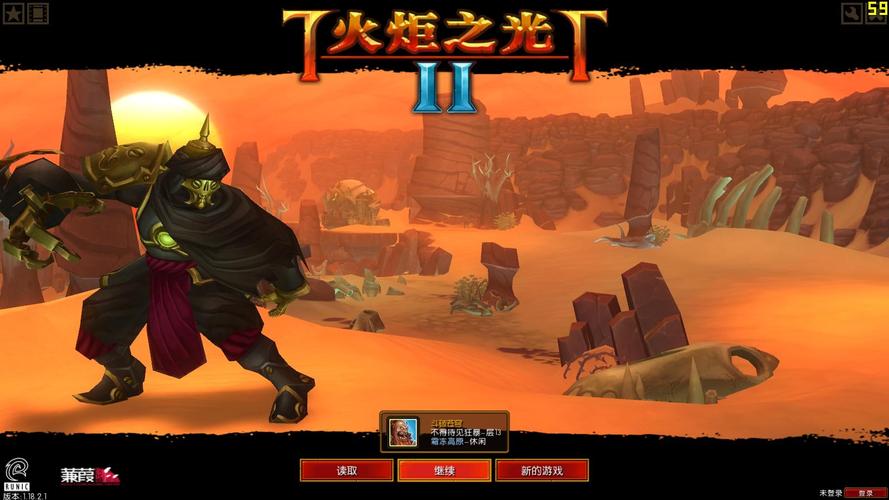Screen dimensions: 889x500
Task: Click the red 登录 login button
Action: point(865,493)
